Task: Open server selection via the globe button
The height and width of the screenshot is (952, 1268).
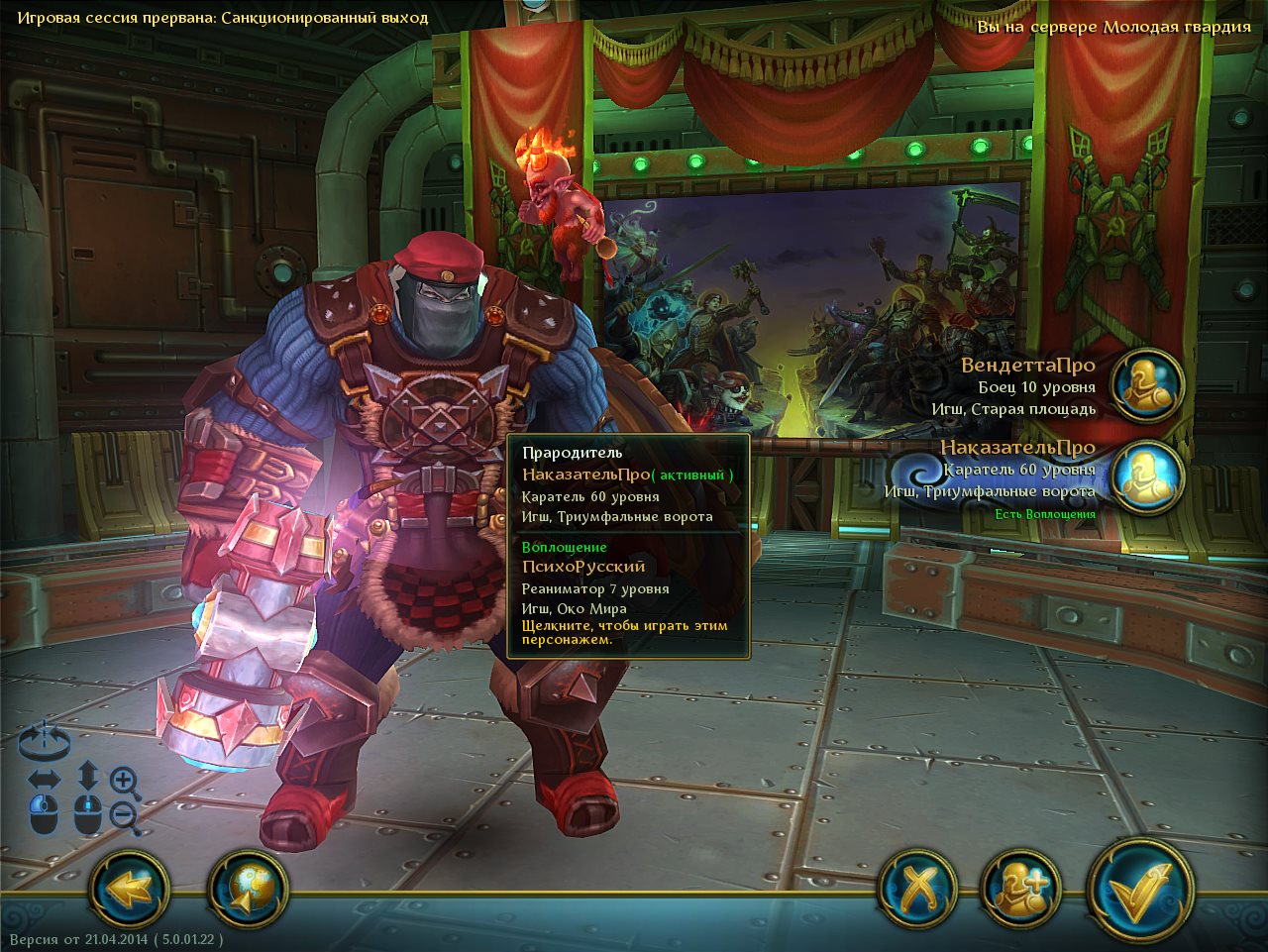Action: click(x=247, y=889)
